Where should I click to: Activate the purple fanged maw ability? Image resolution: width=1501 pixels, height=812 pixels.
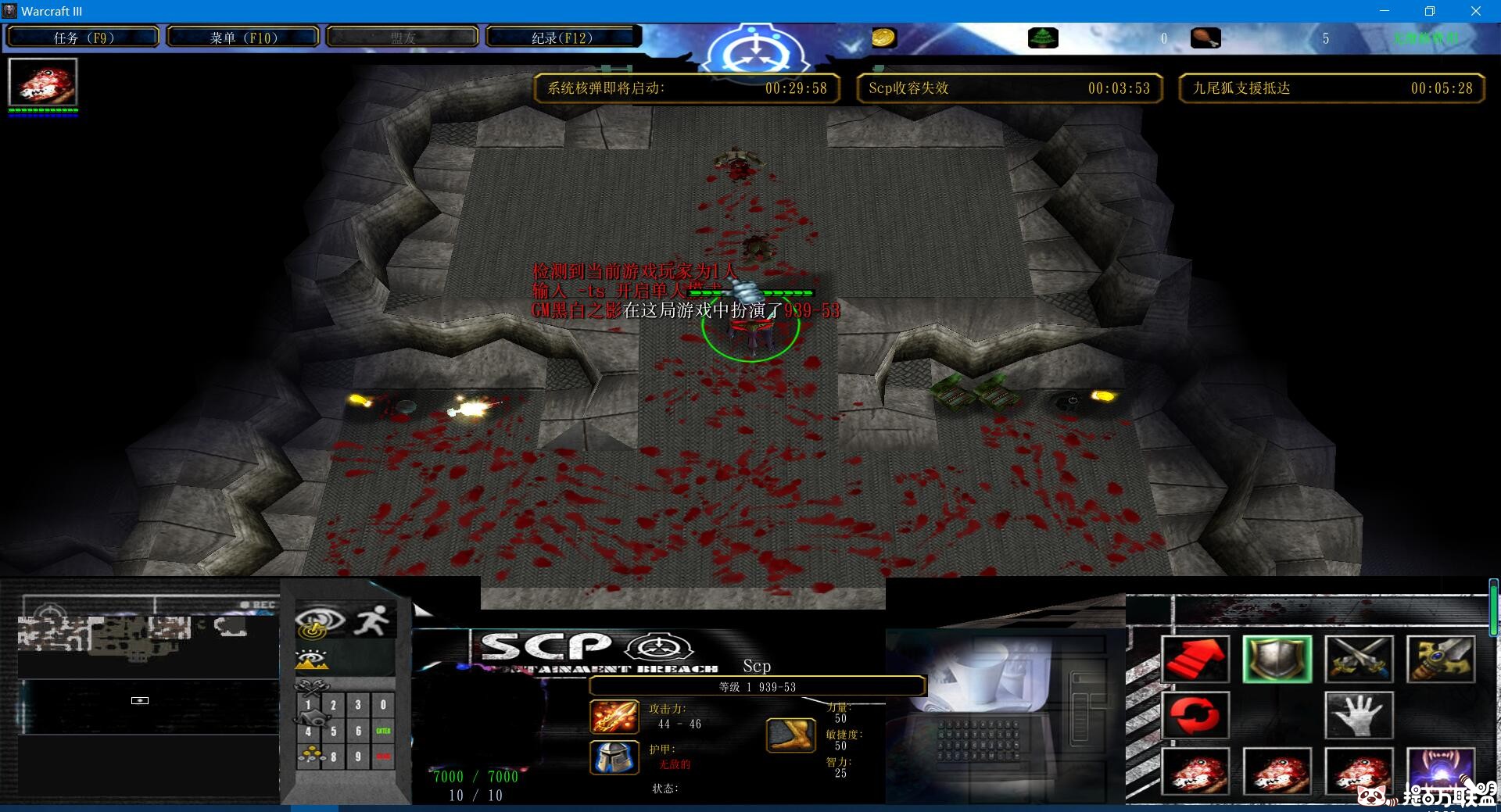pos(1440,770)
